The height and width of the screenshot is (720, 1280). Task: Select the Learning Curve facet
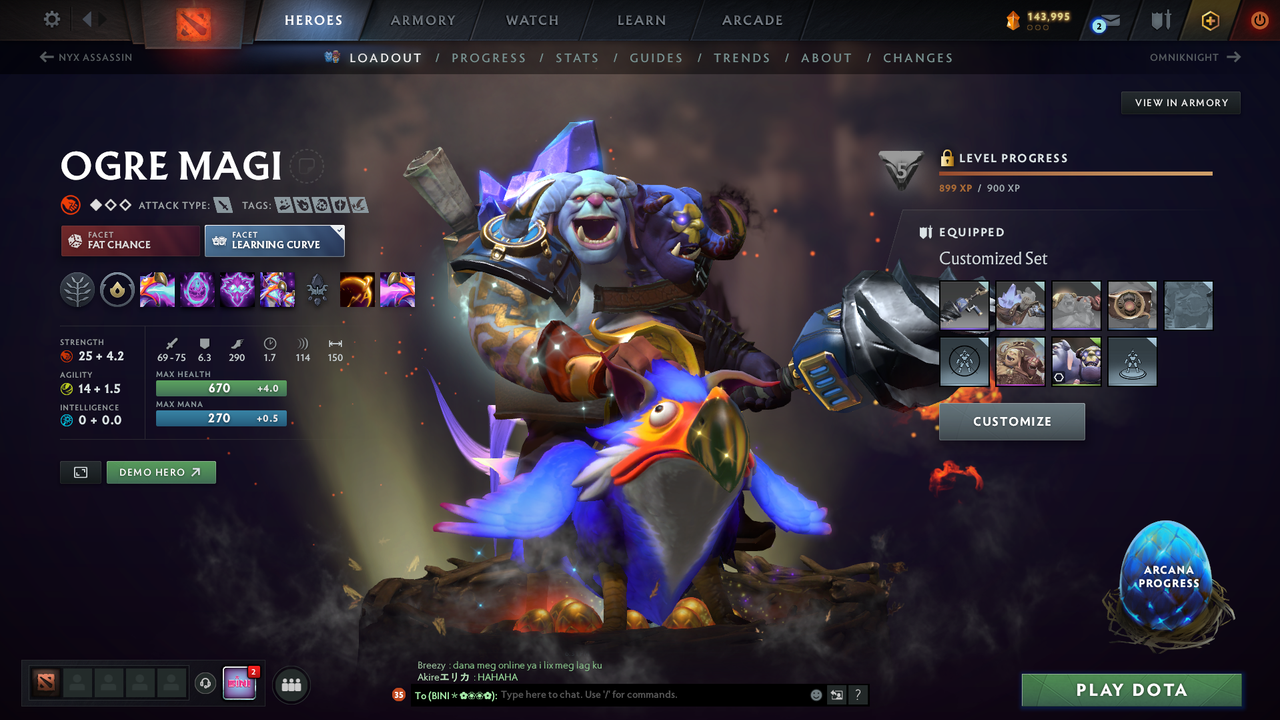(274, 240)
